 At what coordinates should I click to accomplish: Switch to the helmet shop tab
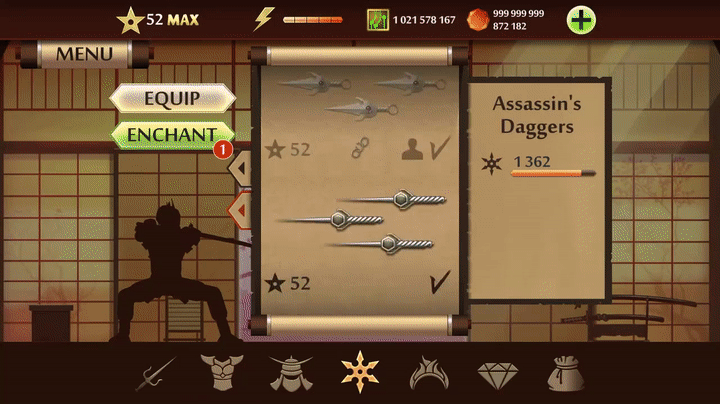290,373
